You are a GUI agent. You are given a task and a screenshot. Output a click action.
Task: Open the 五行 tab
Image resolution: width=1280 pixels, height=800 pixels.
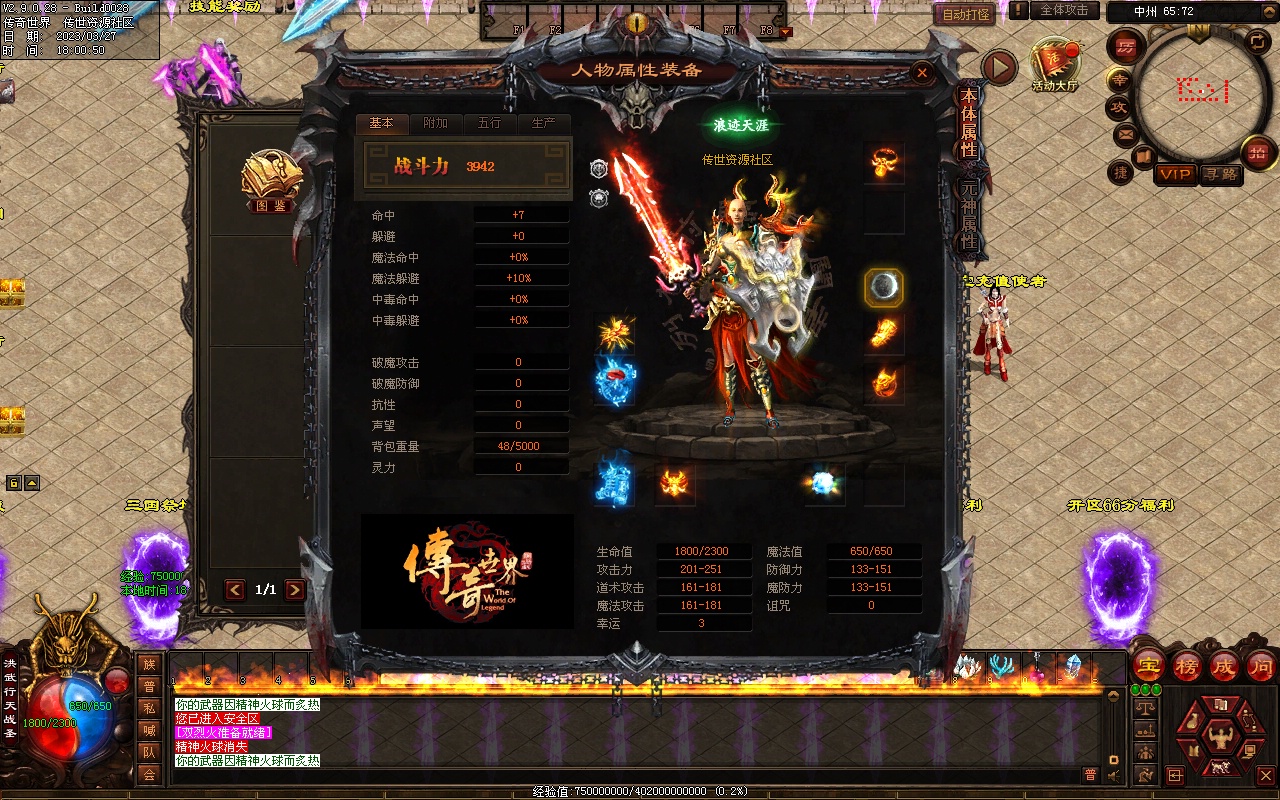[489, 123]
